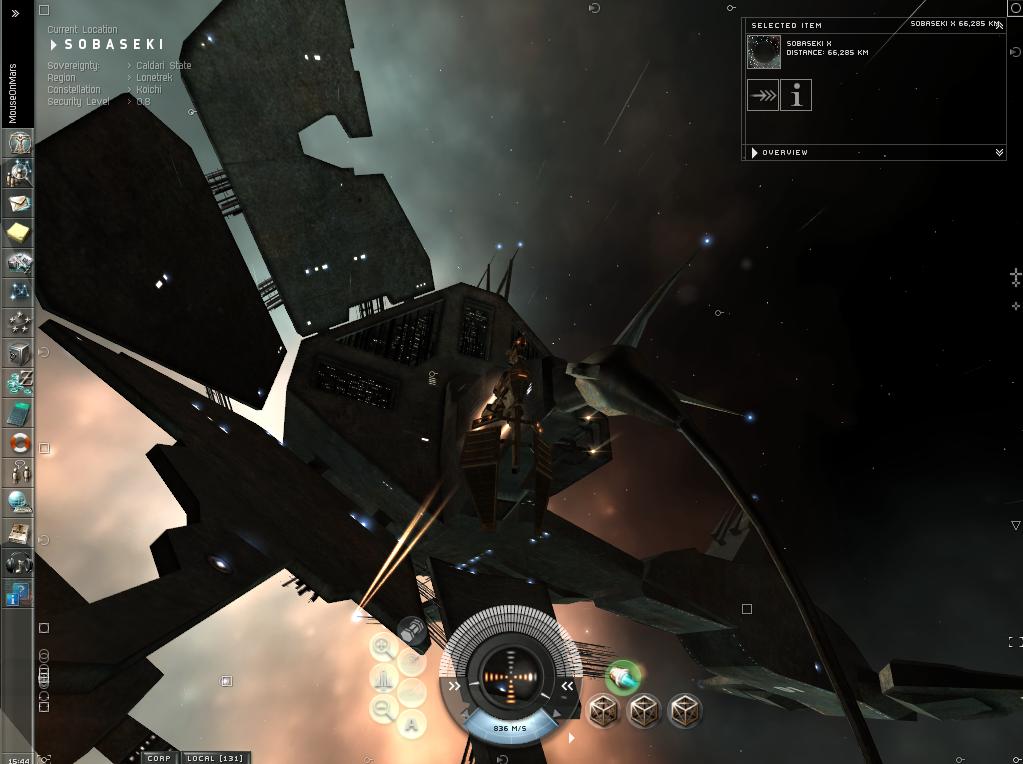Viewport: 1023px width, 764px height.
Task: Show info for the selected item
Action: [796, 96]
